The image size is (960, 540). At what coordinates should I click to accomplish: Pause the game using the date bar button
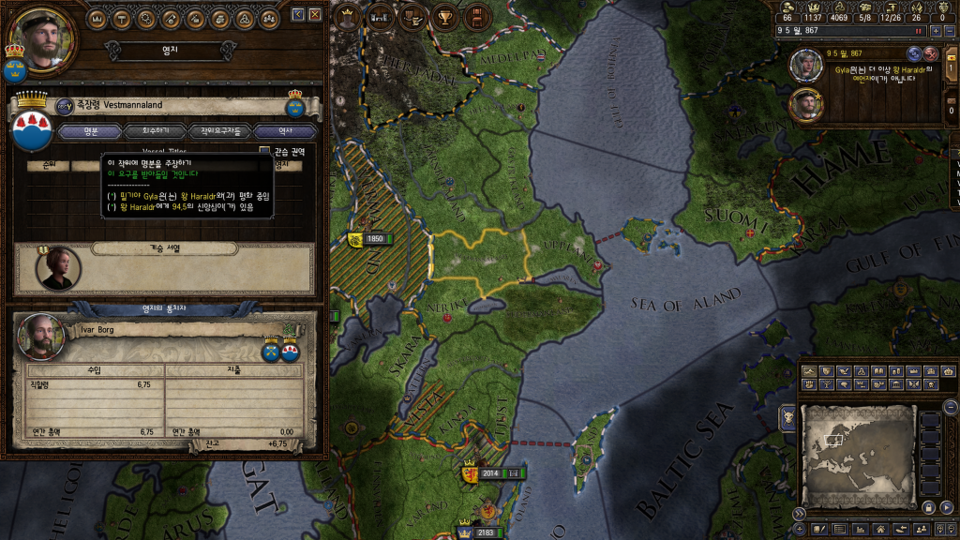point(918,31)
